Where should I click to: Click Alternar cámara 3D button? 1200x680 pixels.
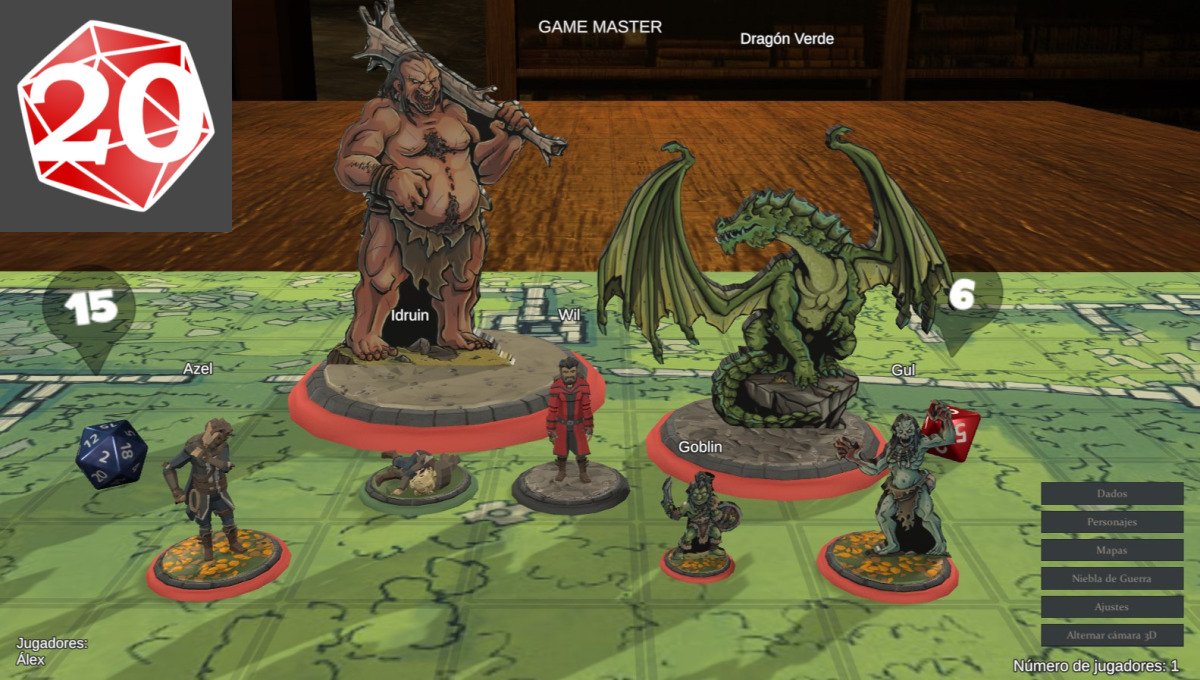(1112, 635)
